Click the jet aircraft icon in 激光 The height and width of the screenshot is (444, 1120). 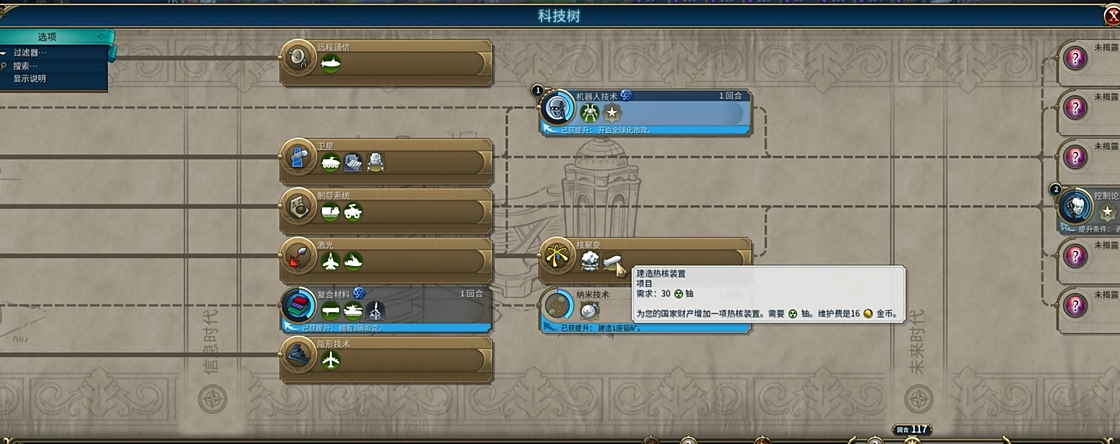(331, 262)
